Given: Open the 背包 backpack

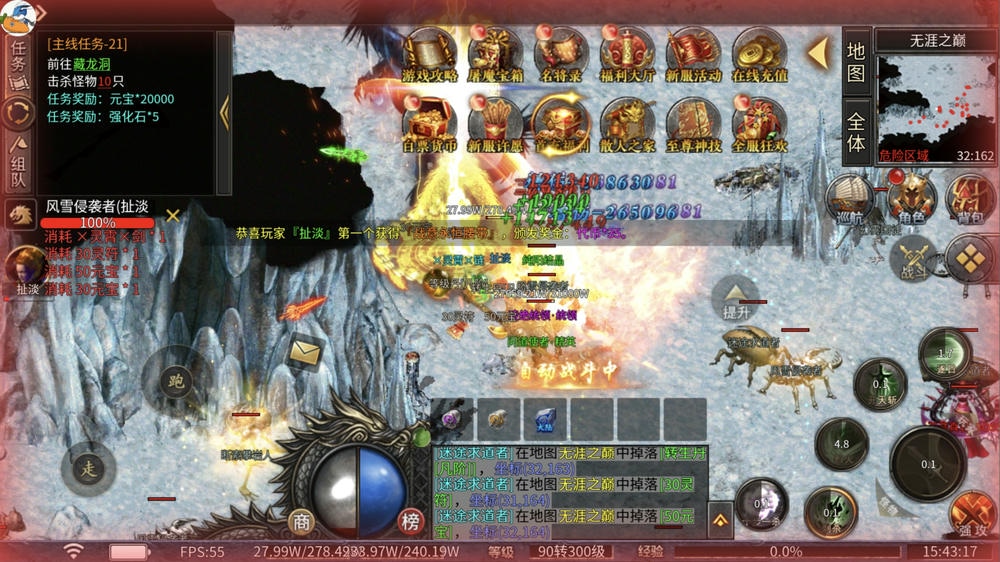Looking at the screenshot, I should (969, 198).
